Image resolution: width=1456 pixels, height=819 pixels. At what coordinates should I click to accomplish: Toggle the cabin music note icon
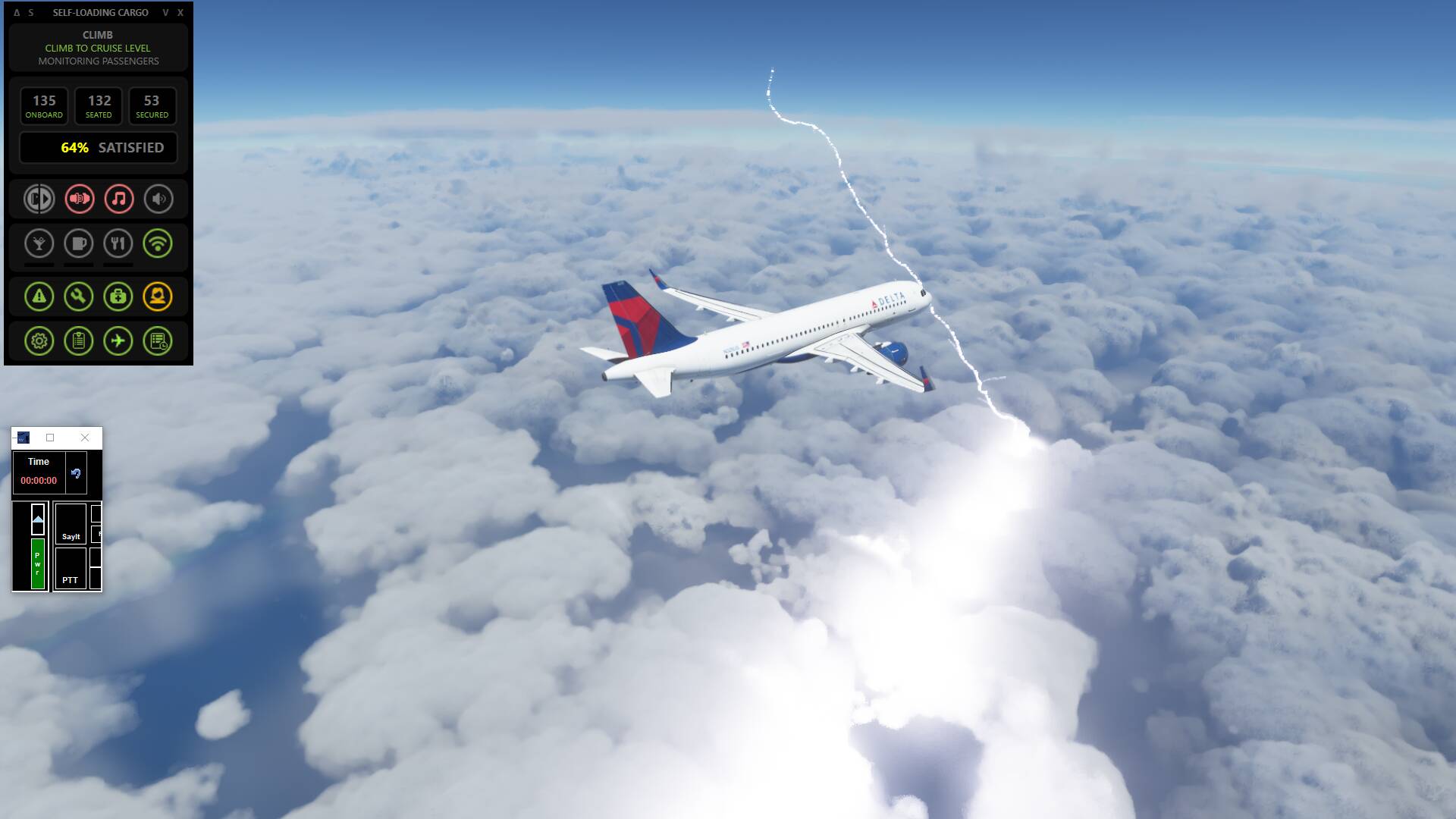(118, 199)
